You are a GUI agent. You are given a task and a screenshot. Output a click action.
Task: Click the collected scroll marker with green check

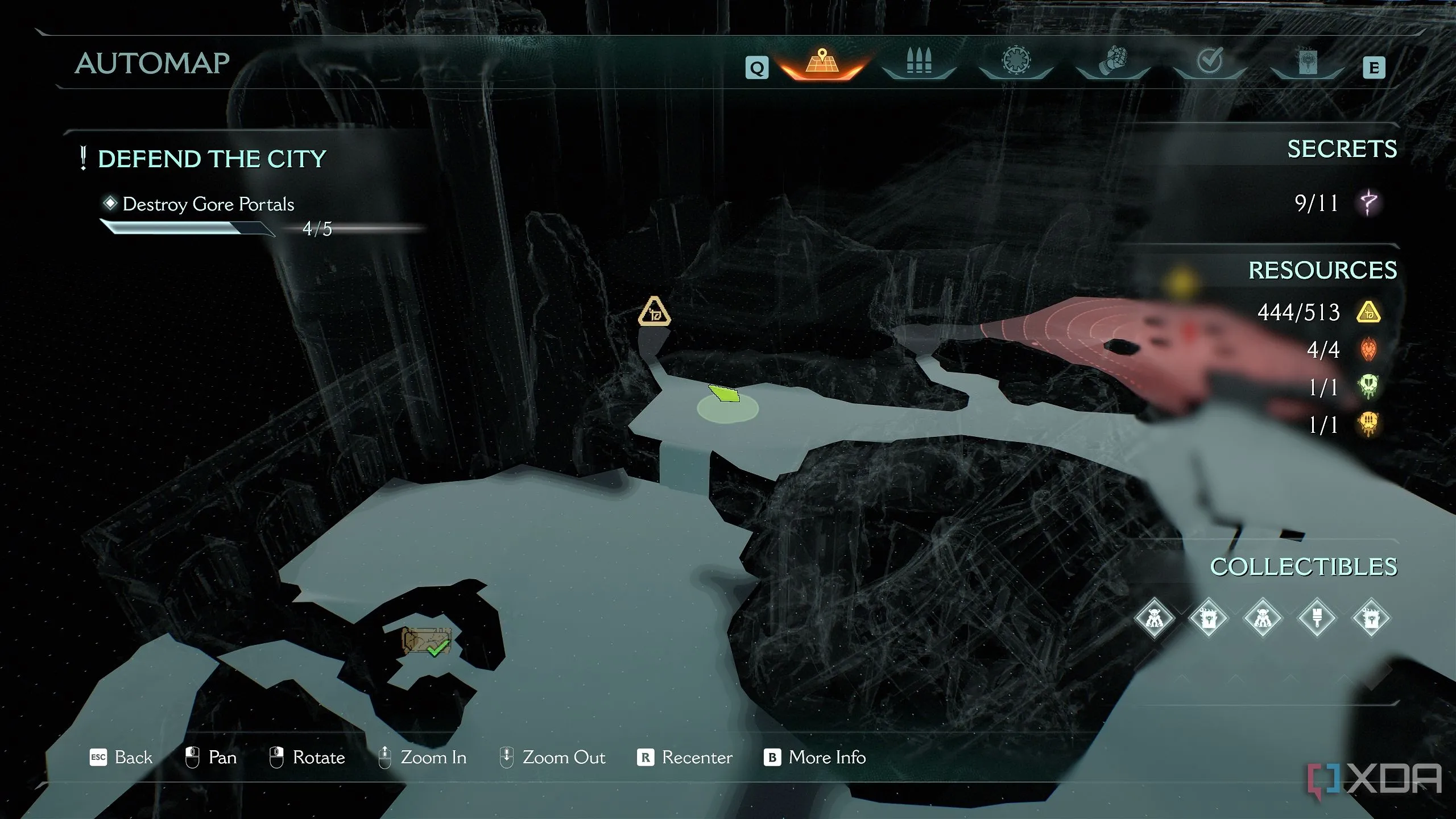(427, 642)
